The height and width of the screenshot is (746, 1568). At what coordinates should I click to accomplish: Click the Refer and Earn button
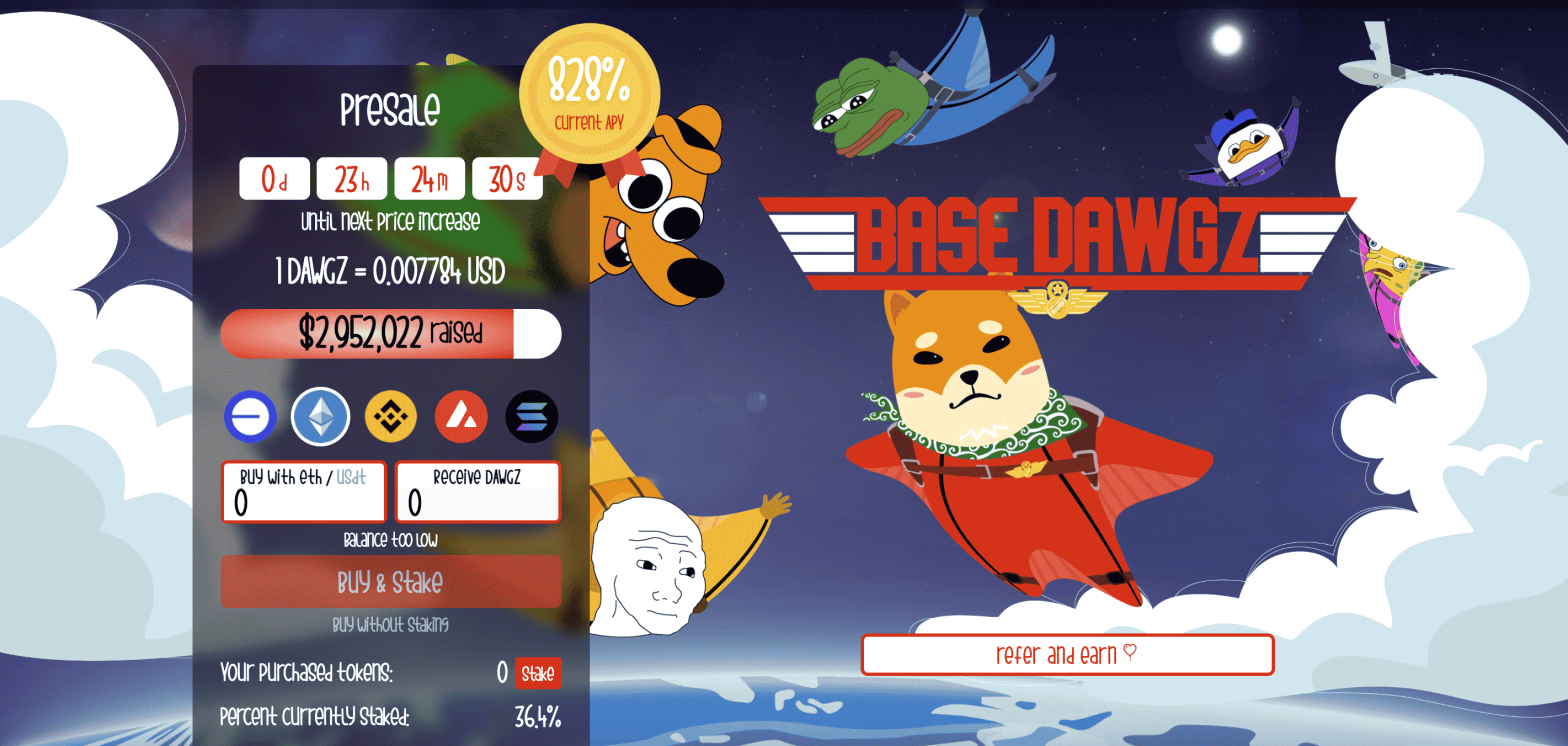tap(1069, 655)
